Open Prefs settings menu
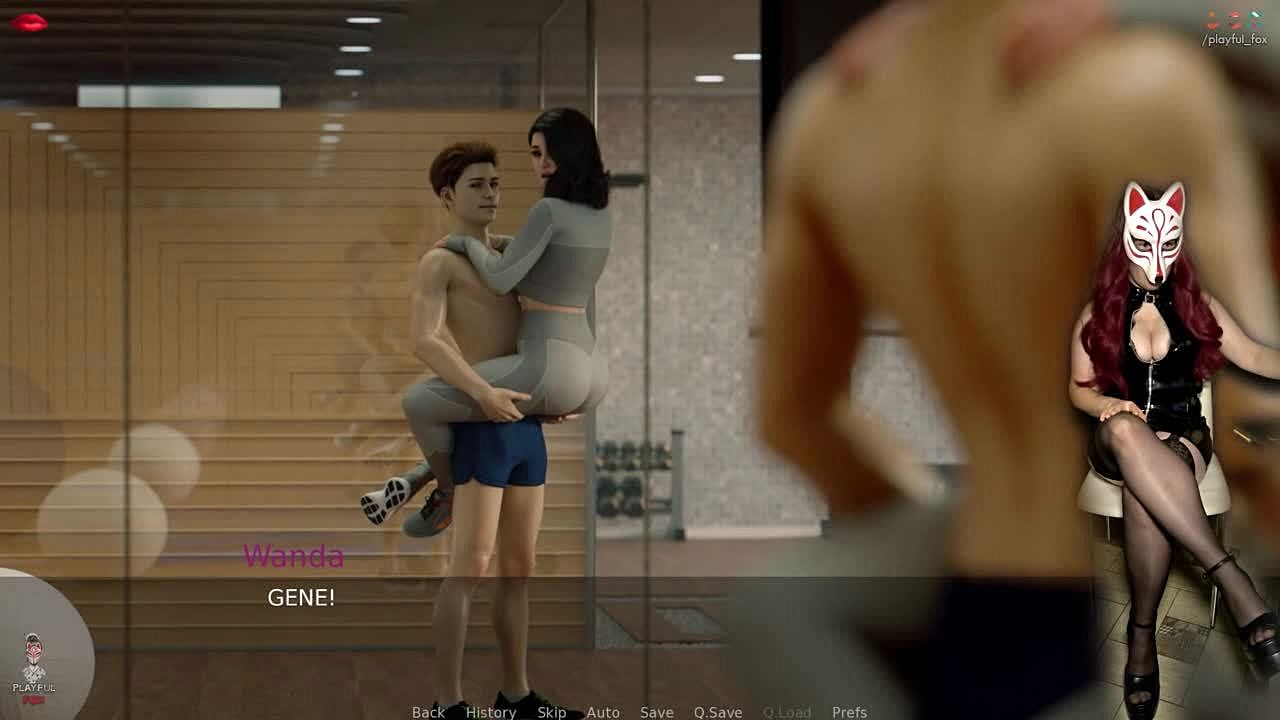 [x=849, y=712]
